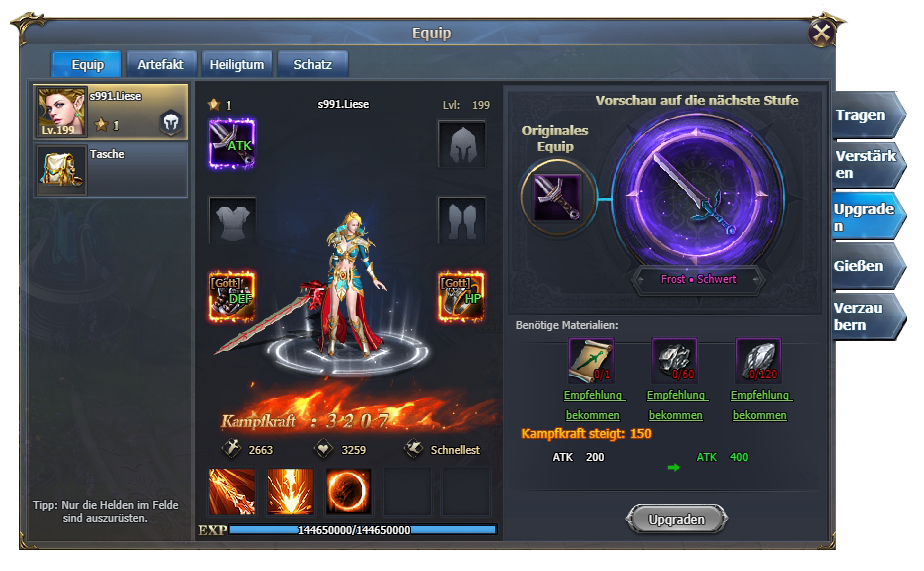Select the DEF equipment slot

(x=232, y=296)
